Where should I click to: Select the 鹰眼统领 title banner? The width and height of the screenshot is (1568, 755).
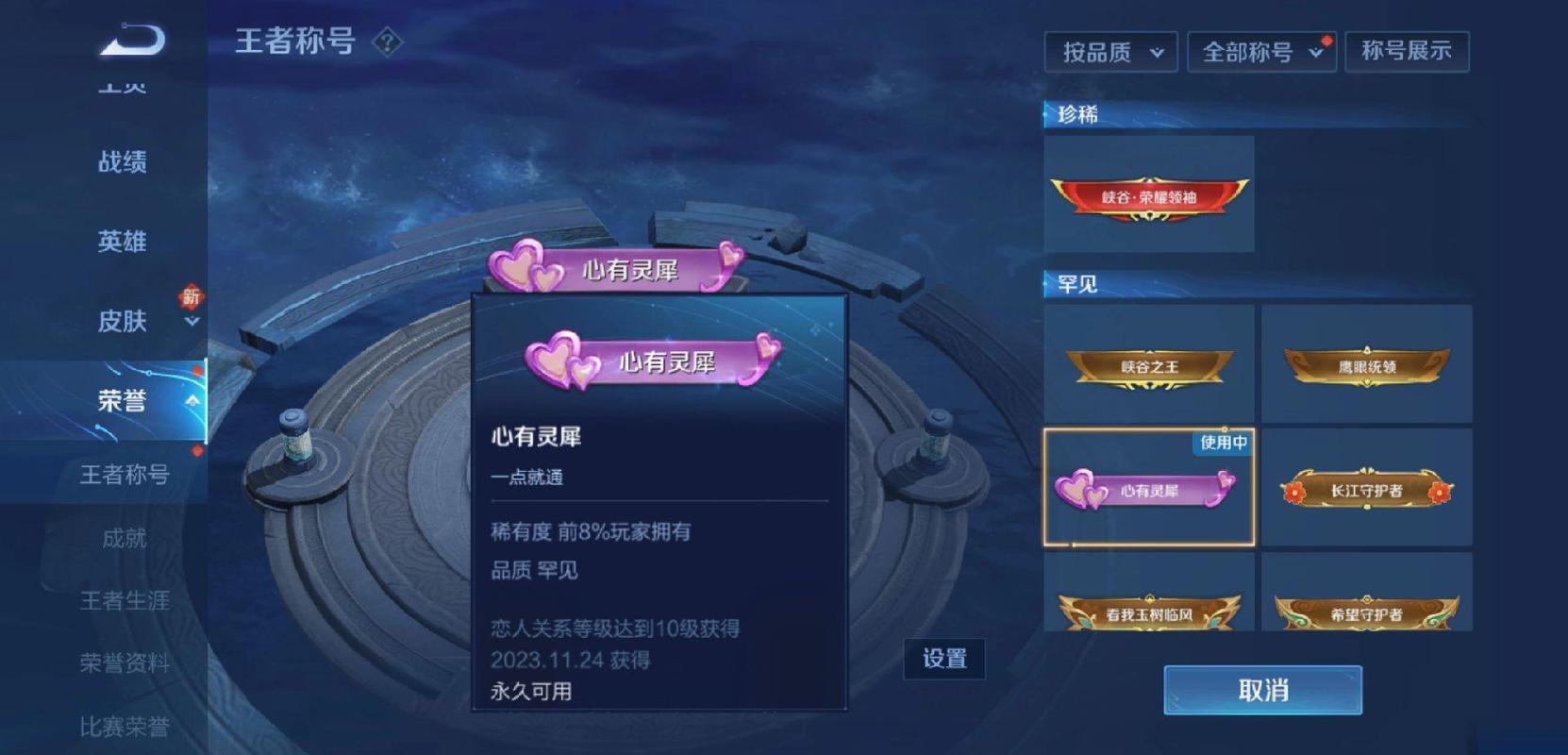click(1367, 363)
